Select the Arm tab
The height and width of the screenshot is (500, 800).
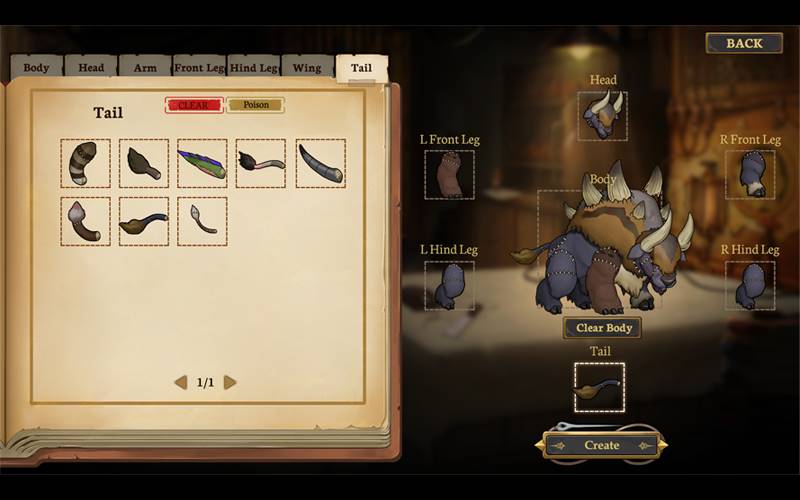[145, 68]
